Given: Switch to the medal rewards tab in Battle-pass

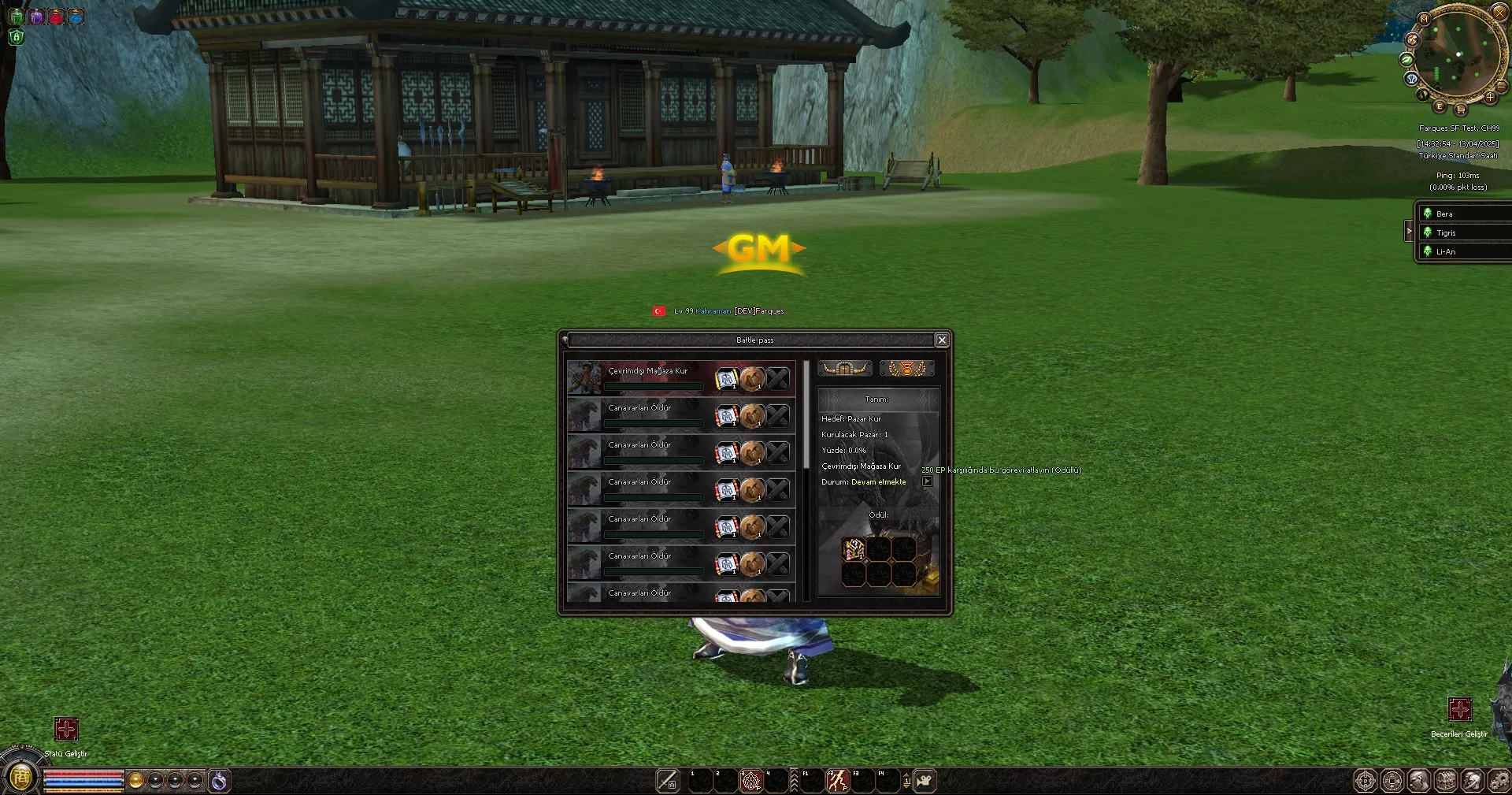Looking at the screenshot, I should 907,368.
